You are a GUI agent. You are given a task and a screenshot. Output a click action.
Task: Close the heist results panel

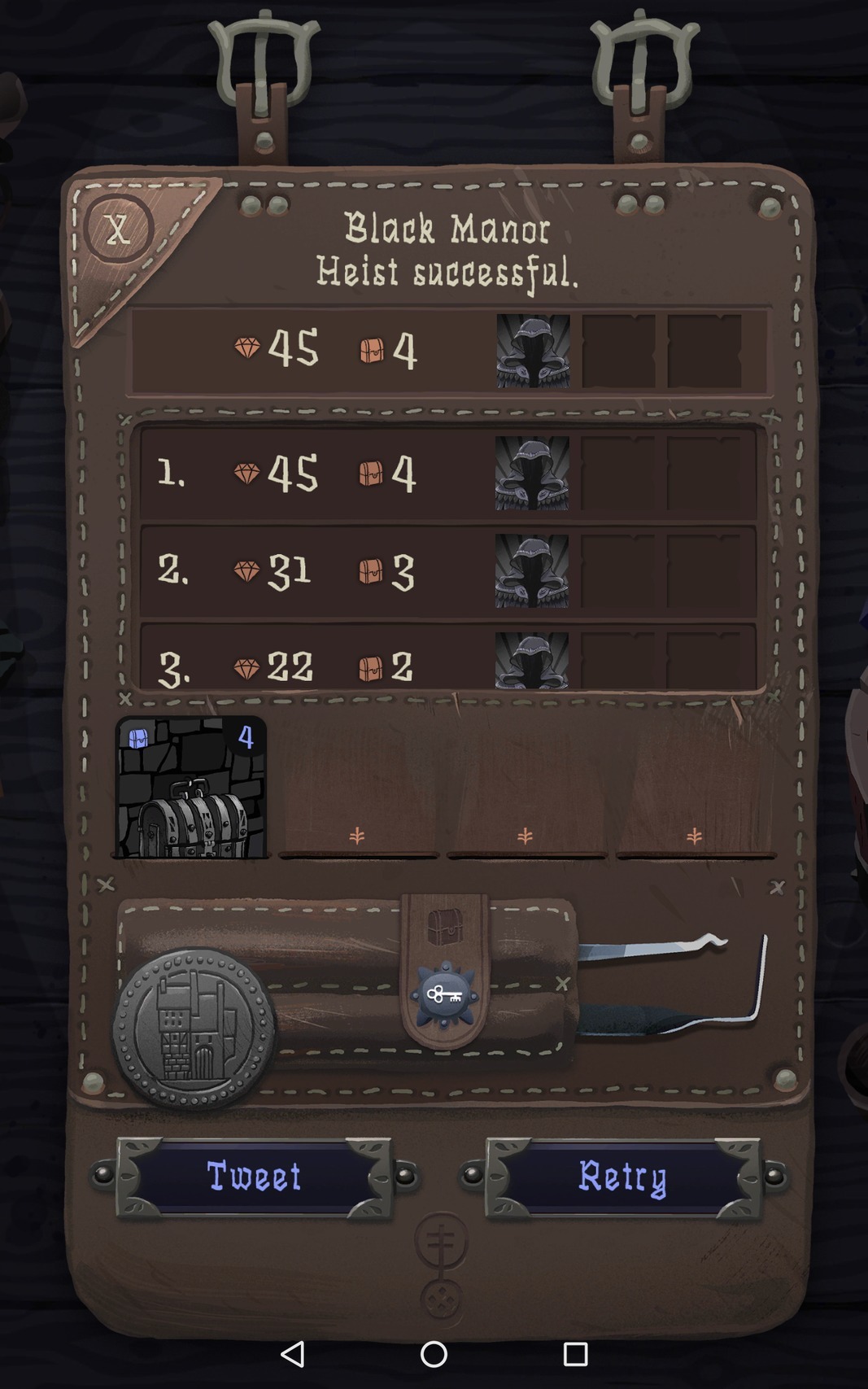(118, 229)
